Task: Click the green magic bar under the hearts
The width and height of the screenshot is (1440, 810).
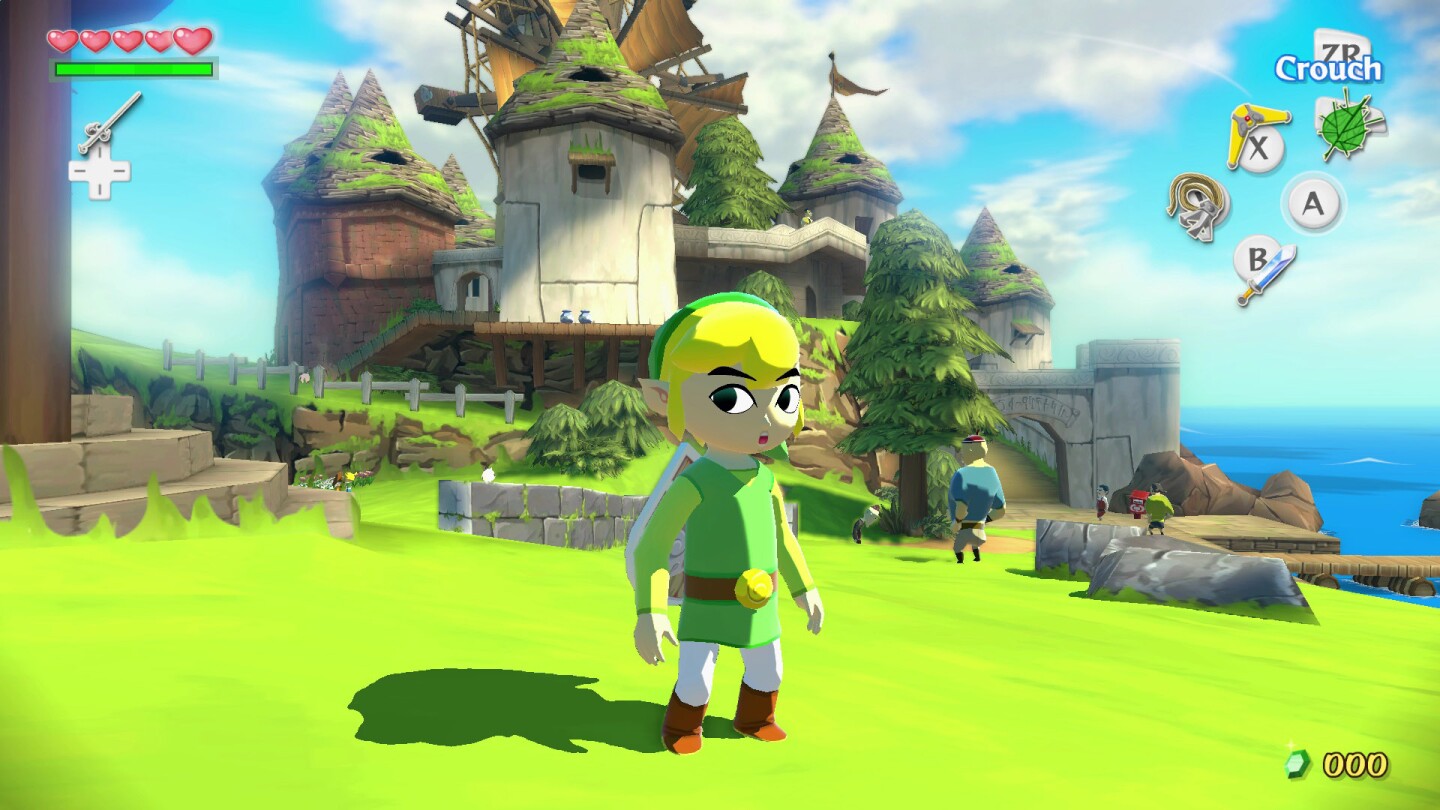Action: 133,70
